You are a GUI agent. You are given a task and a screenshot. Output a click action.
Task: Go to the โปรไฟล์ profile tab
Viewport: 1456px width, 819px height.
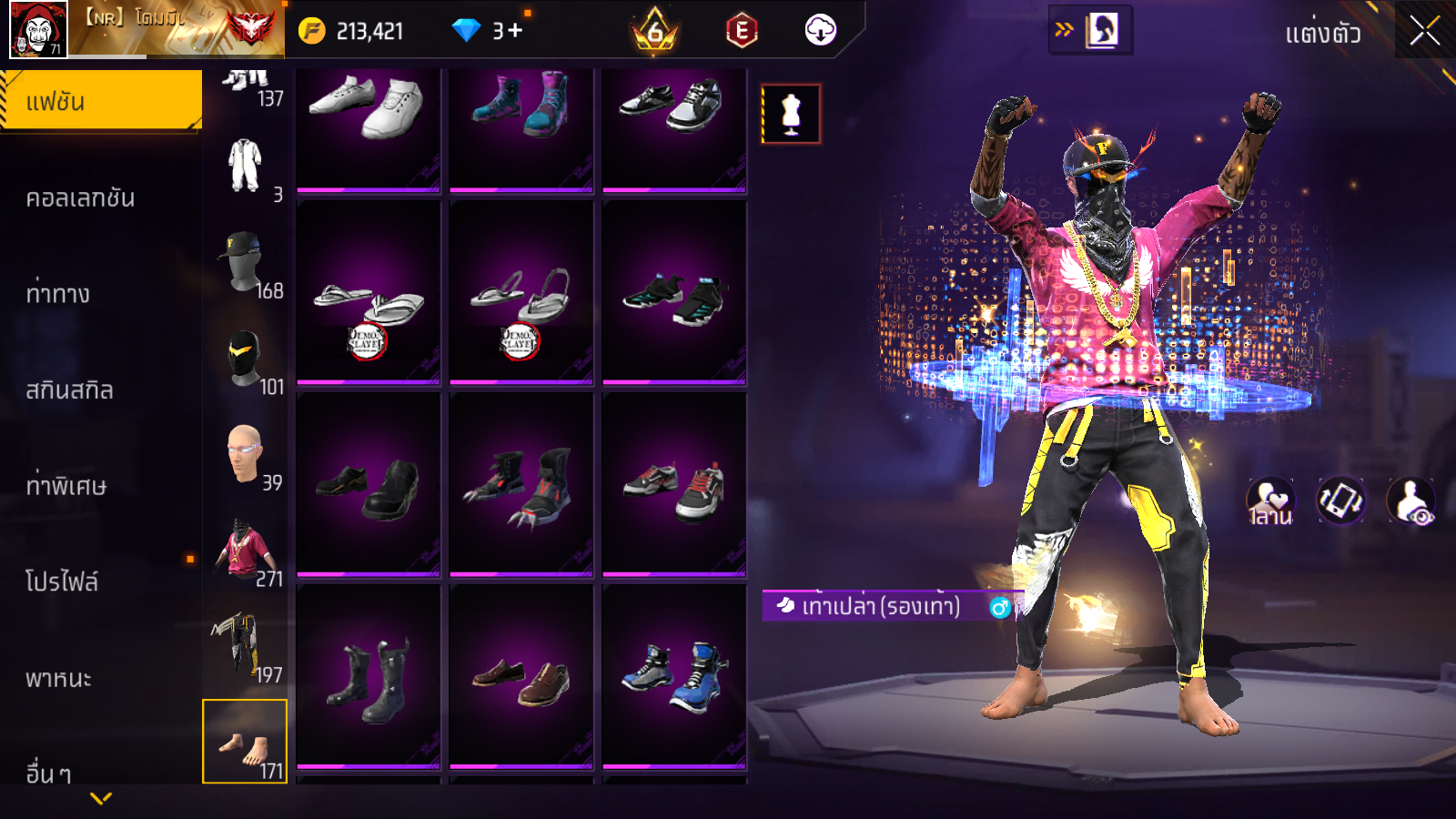(x=62, y=581)
